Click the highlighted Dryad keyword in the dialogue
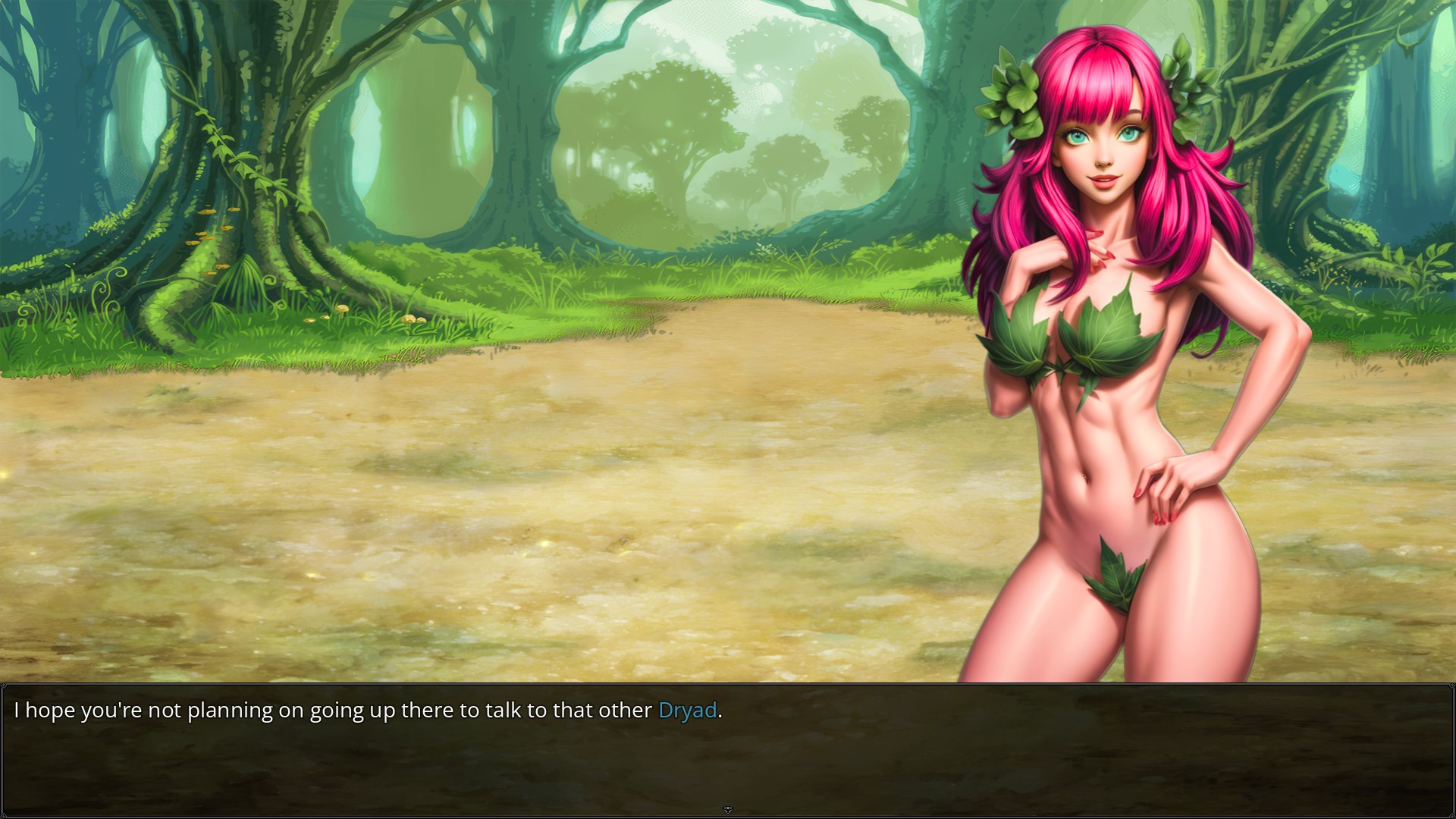The height and width of the screenshot is (819, 1456). point(687,711)
